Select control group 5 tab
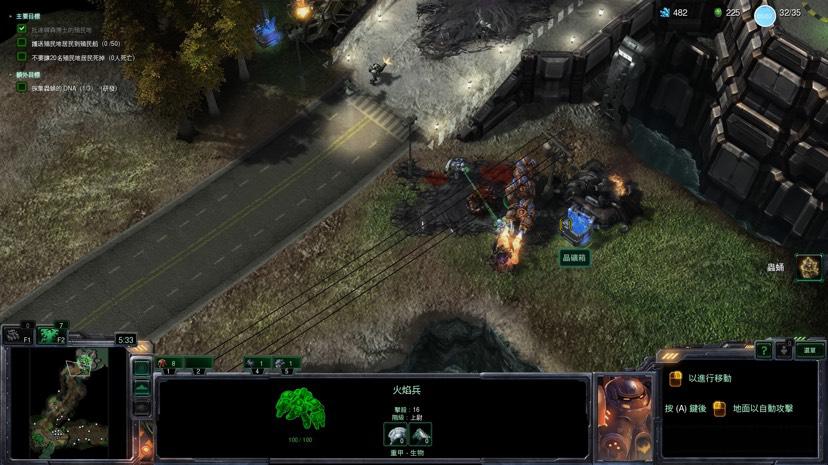828x465 pixels. click(x=286, y=364)
